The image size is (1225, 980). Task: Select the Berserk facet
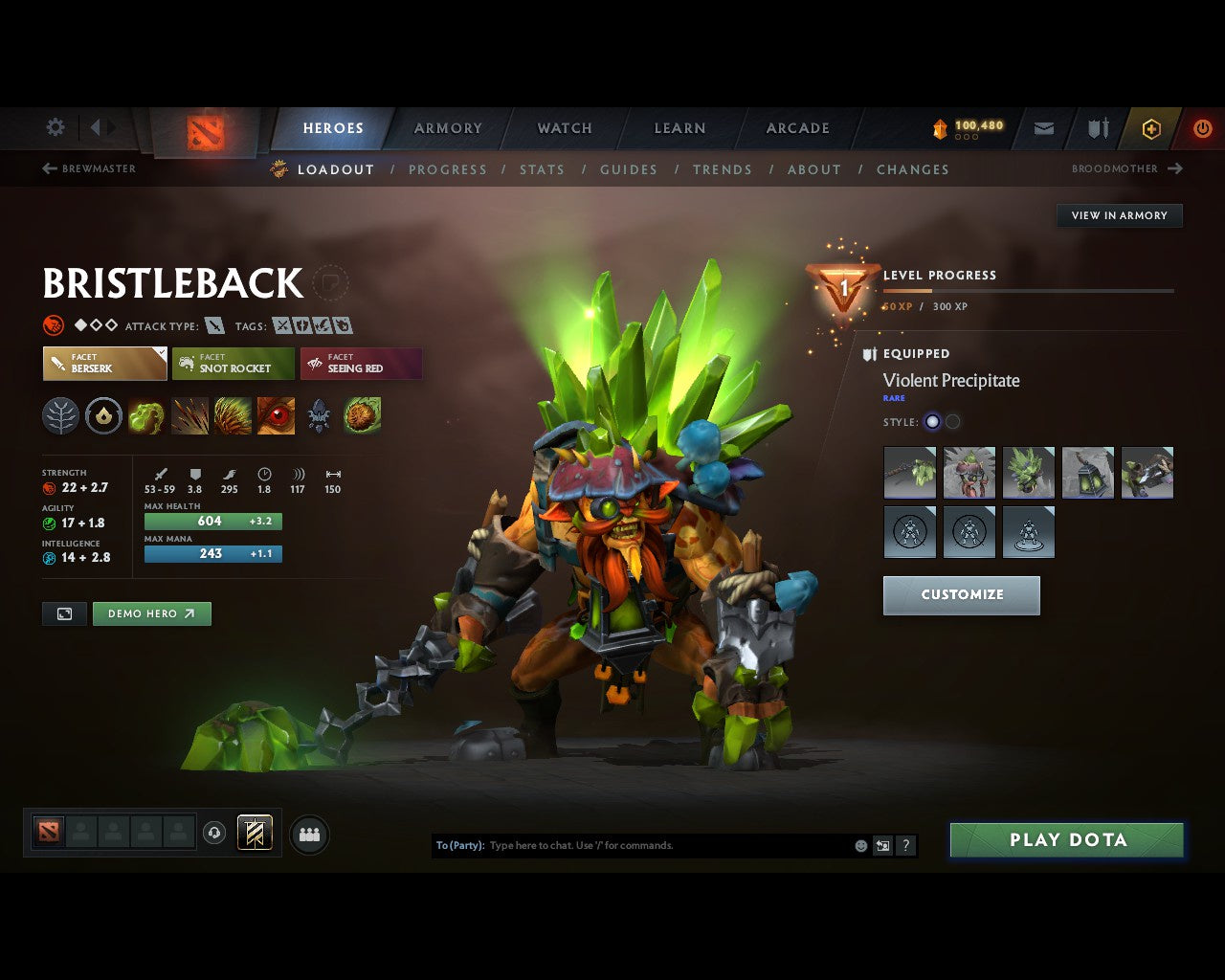[104, 364]
